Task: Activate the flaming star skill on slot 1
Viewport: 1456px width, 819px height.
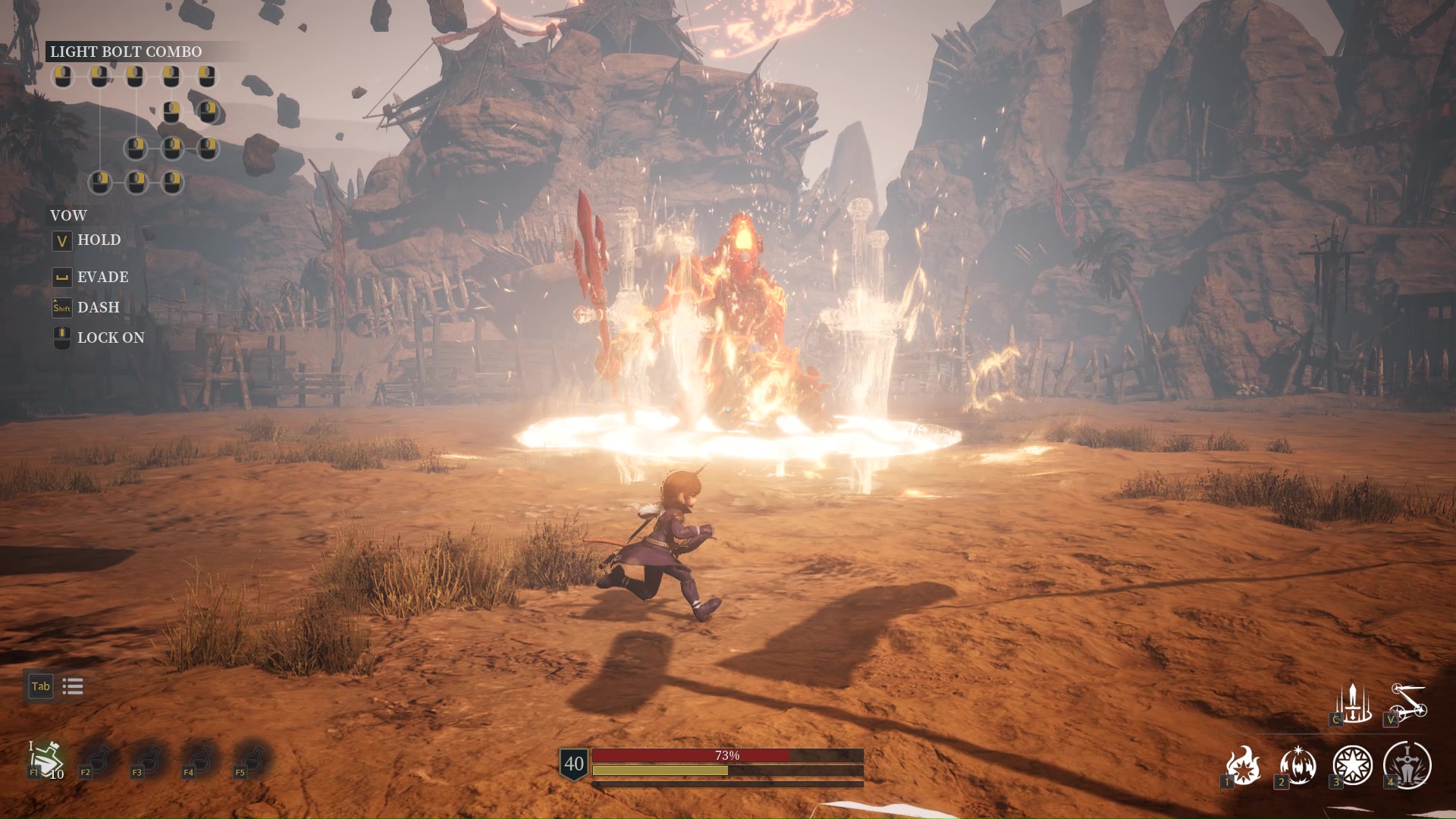Action: [x=1244, y=765]
